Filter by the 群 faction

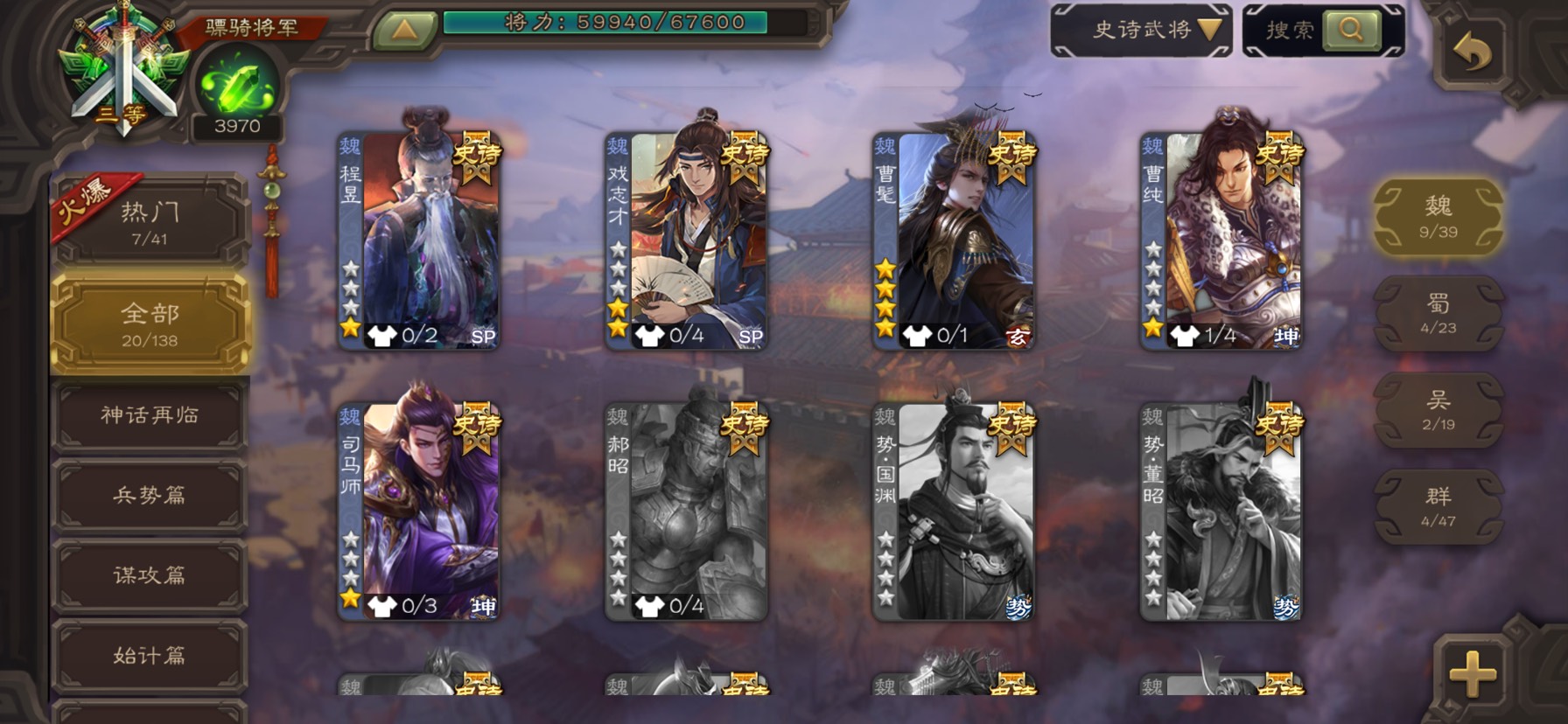point(1438,507)
